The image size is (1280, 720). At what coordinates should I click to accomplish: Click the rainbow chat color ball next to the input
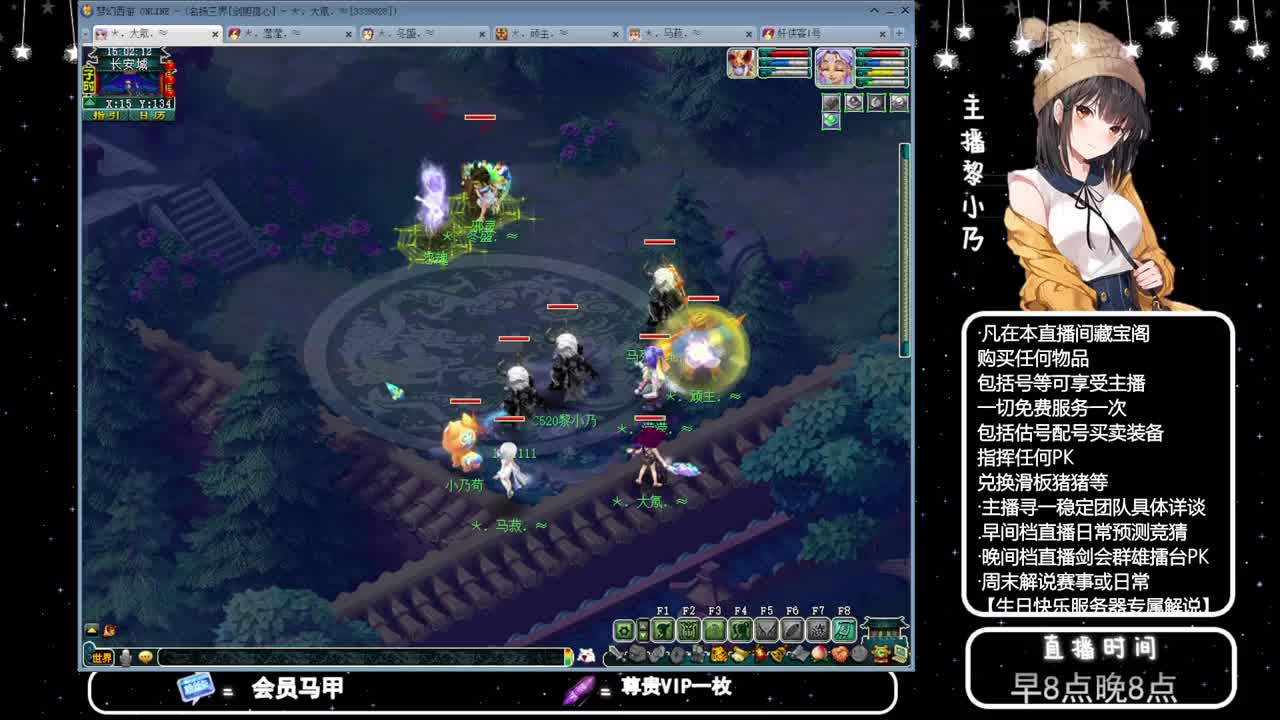point(569,657)
